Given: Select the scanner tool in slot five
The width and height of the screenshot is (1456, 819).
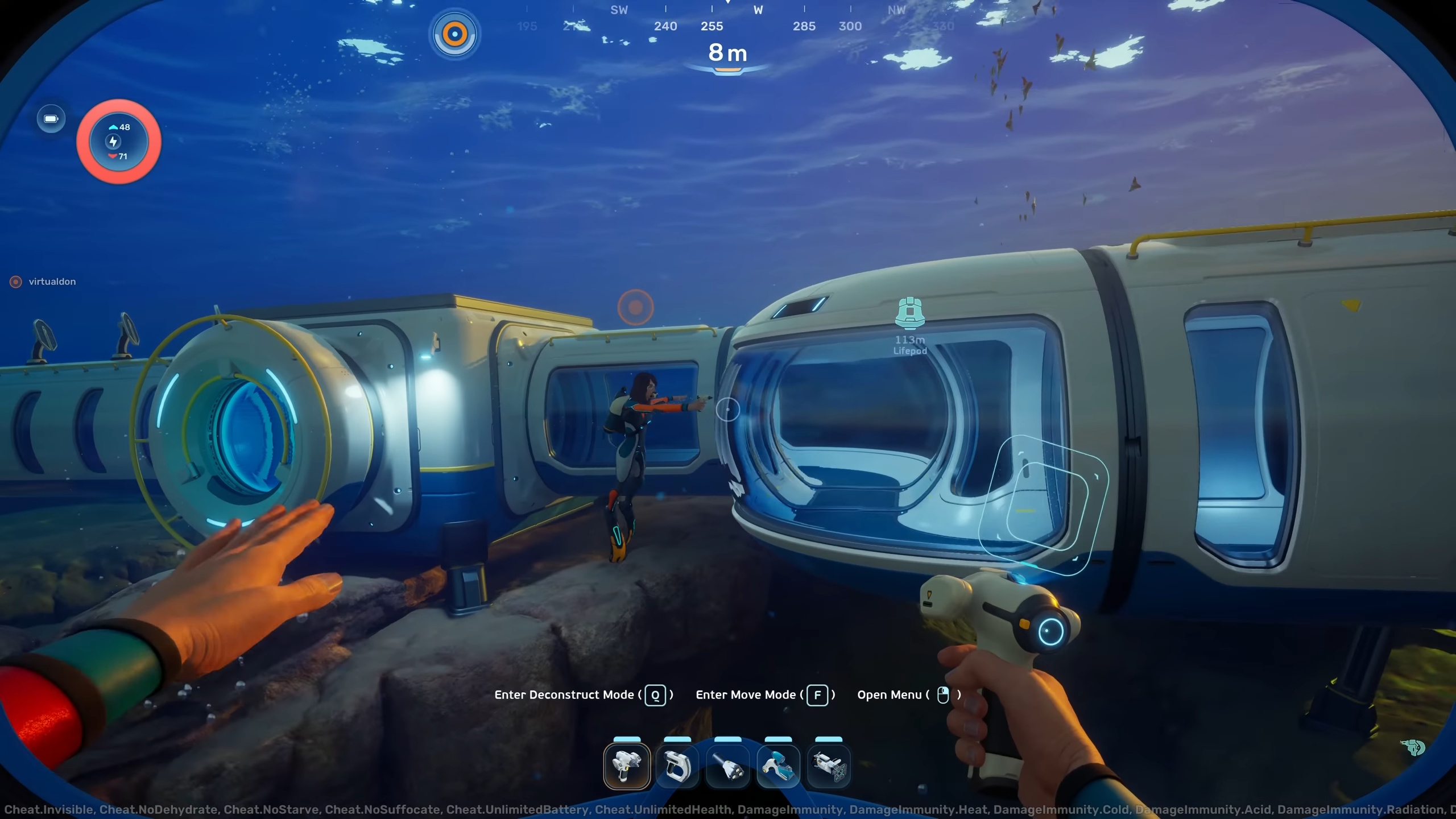Looking at the screenshot, I should tap(829, 765).
